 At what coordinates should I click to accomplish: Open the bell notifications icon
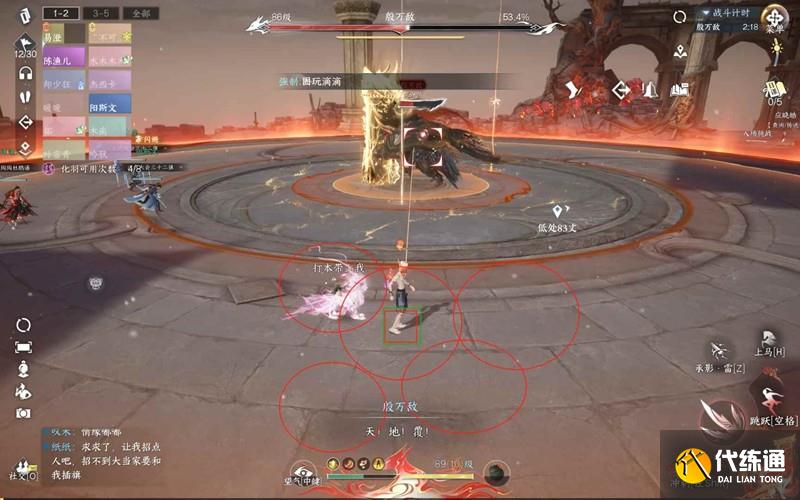[651, 90]
